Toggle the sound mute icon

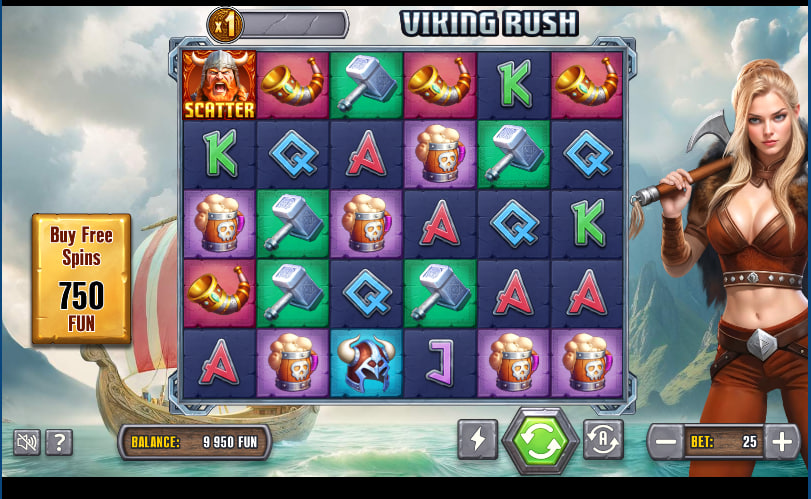tap(27, 442)
